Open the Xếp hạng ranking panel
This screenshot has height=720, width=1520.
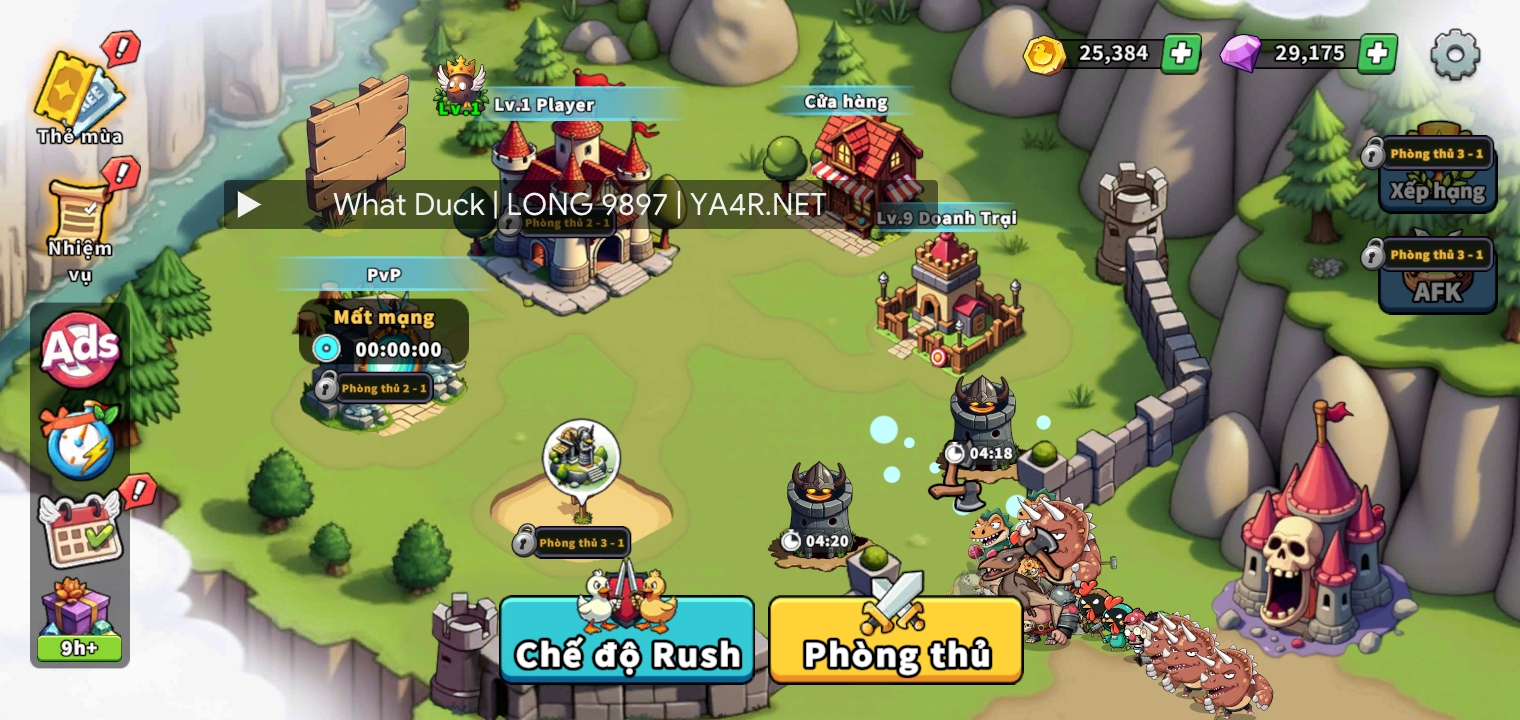click(x=1437, y=178)
